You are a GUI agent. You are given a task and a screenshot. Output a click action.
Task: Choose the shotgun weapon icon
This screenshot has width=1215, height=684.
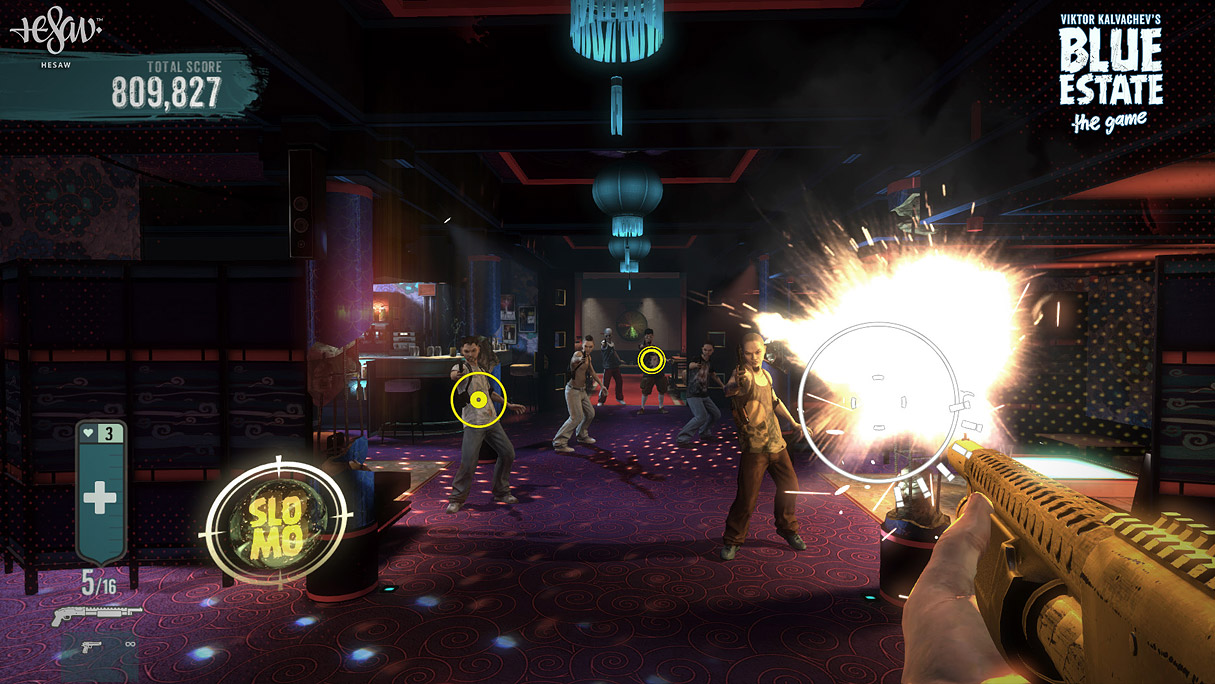96,613
